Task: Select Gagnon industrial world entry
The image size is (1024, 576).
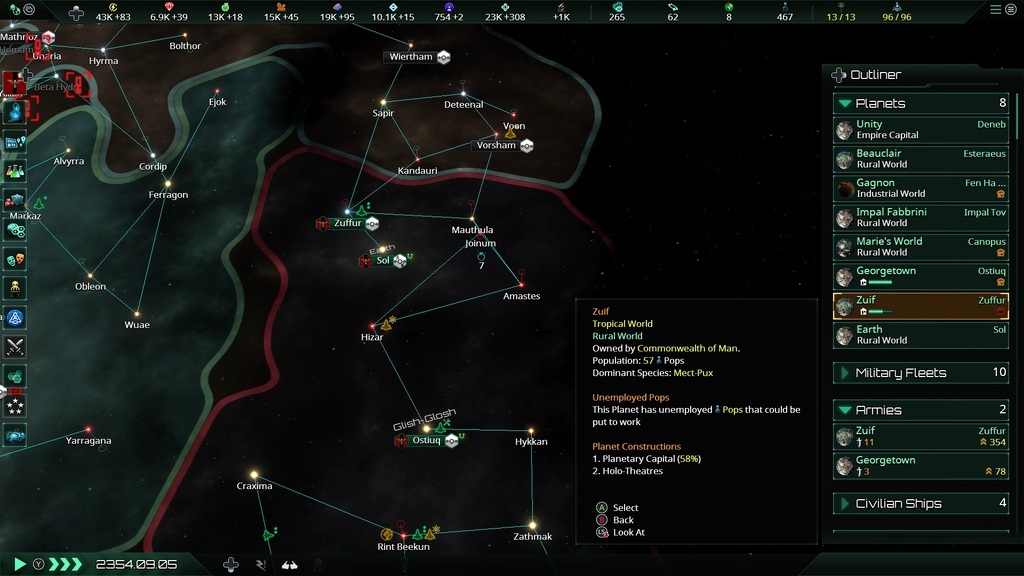Action: coord(920,188)
